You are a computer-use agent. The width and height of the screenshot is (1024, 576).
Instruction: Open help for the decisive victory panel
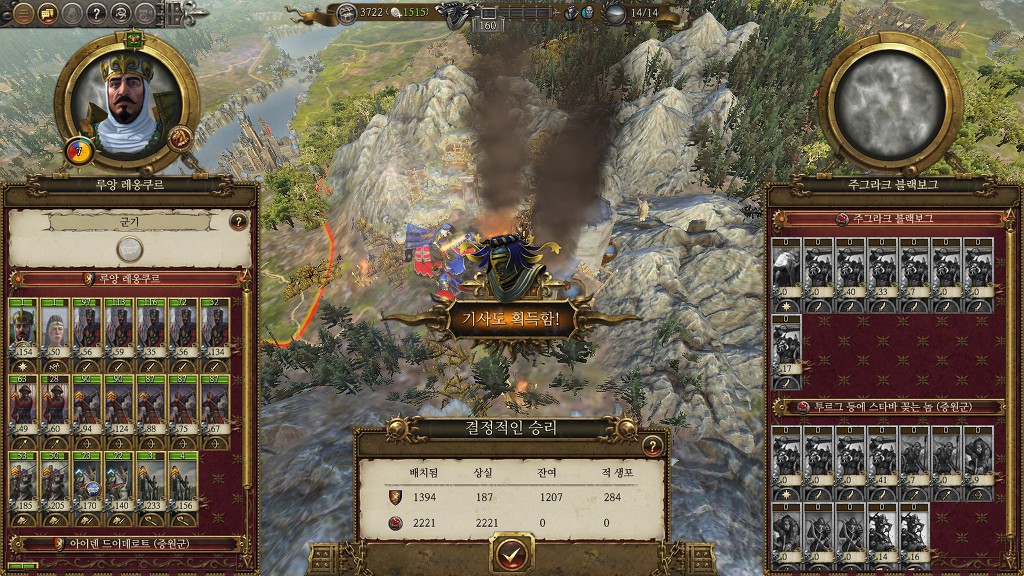(653, 446)
